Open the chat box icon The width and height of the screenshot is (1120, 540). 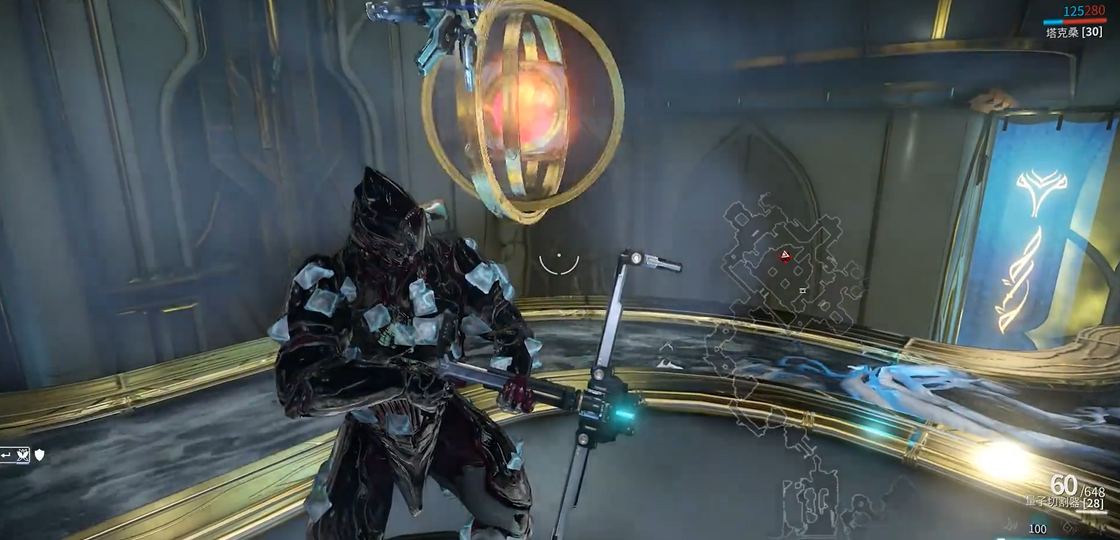pos(15,455)
